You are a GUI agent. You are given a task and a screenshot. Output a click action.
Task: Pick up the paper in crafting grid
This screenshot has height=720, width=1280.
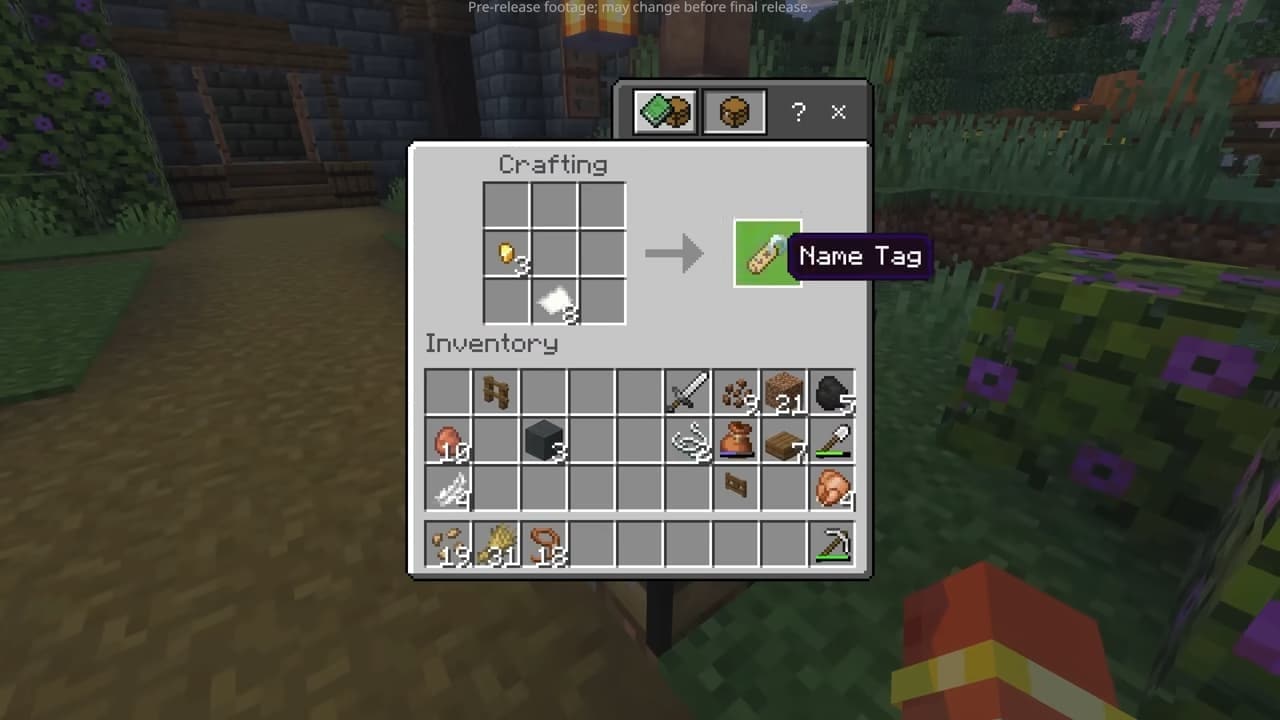[x=555, y=301]
